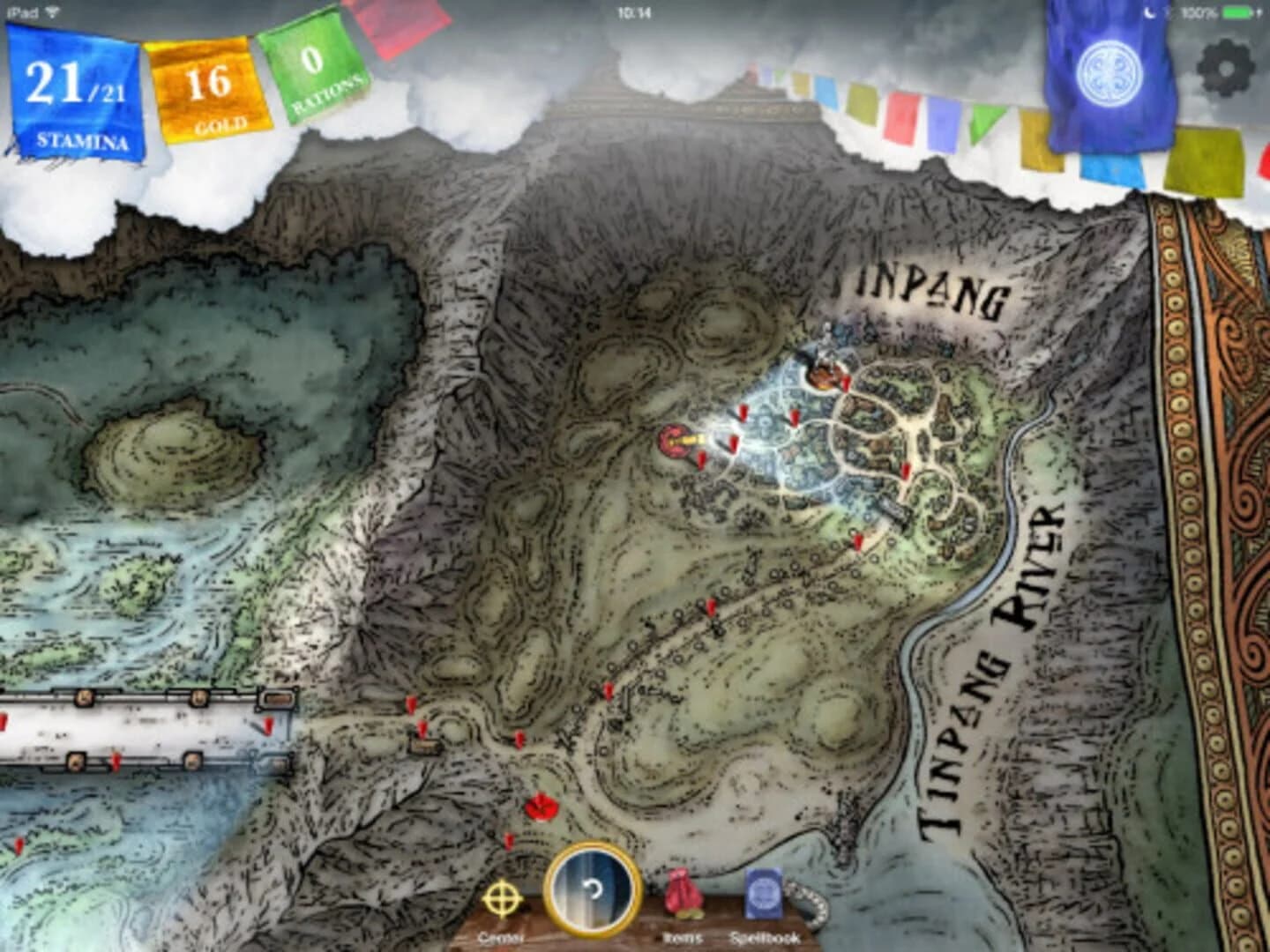Viewport: 1270px width, 952px height.
Task: Tap the orange Gold flag
Action: (x=209, y=88)
